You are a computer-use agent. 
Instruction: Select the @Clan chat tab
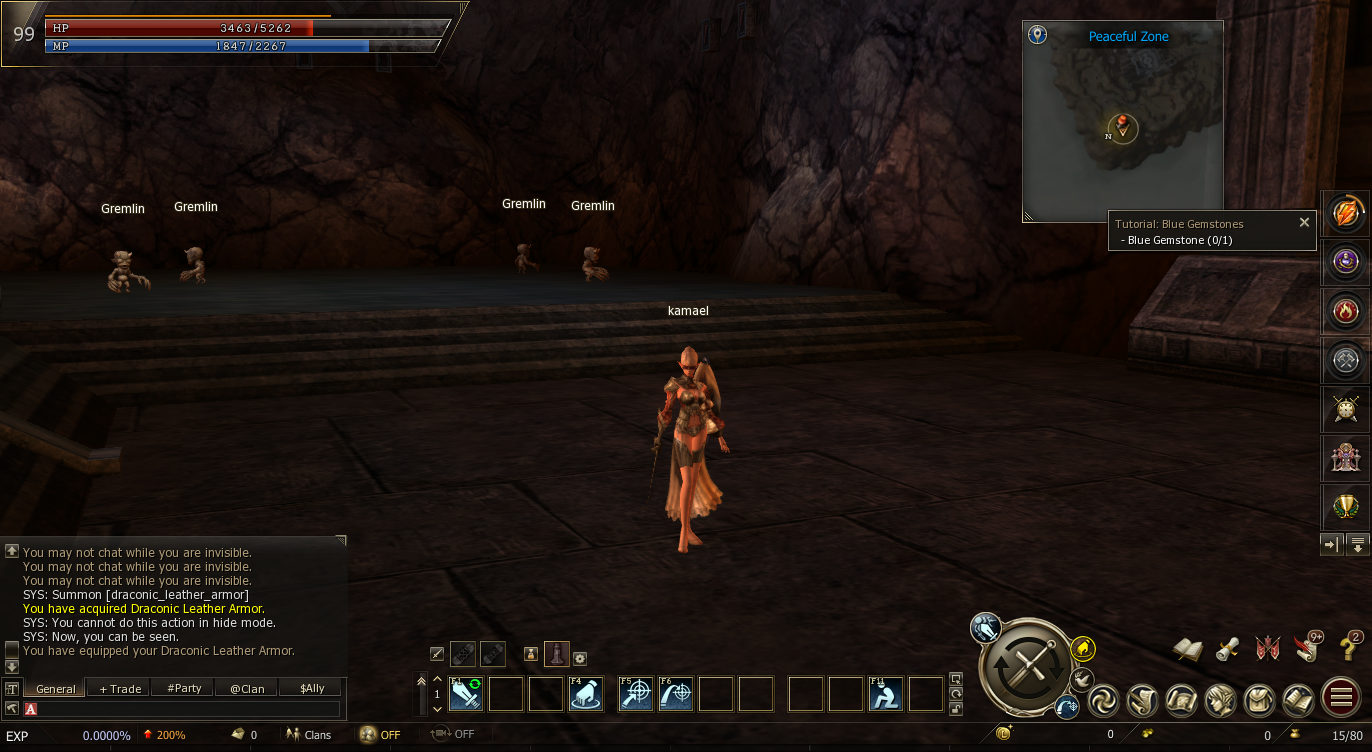247,688
